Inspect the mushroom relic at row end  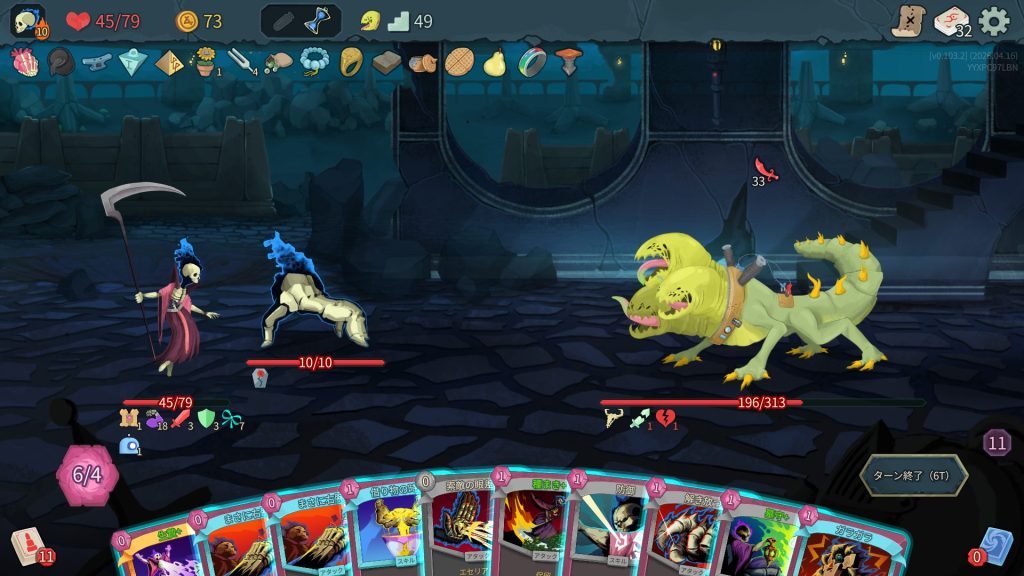point(568,62)
